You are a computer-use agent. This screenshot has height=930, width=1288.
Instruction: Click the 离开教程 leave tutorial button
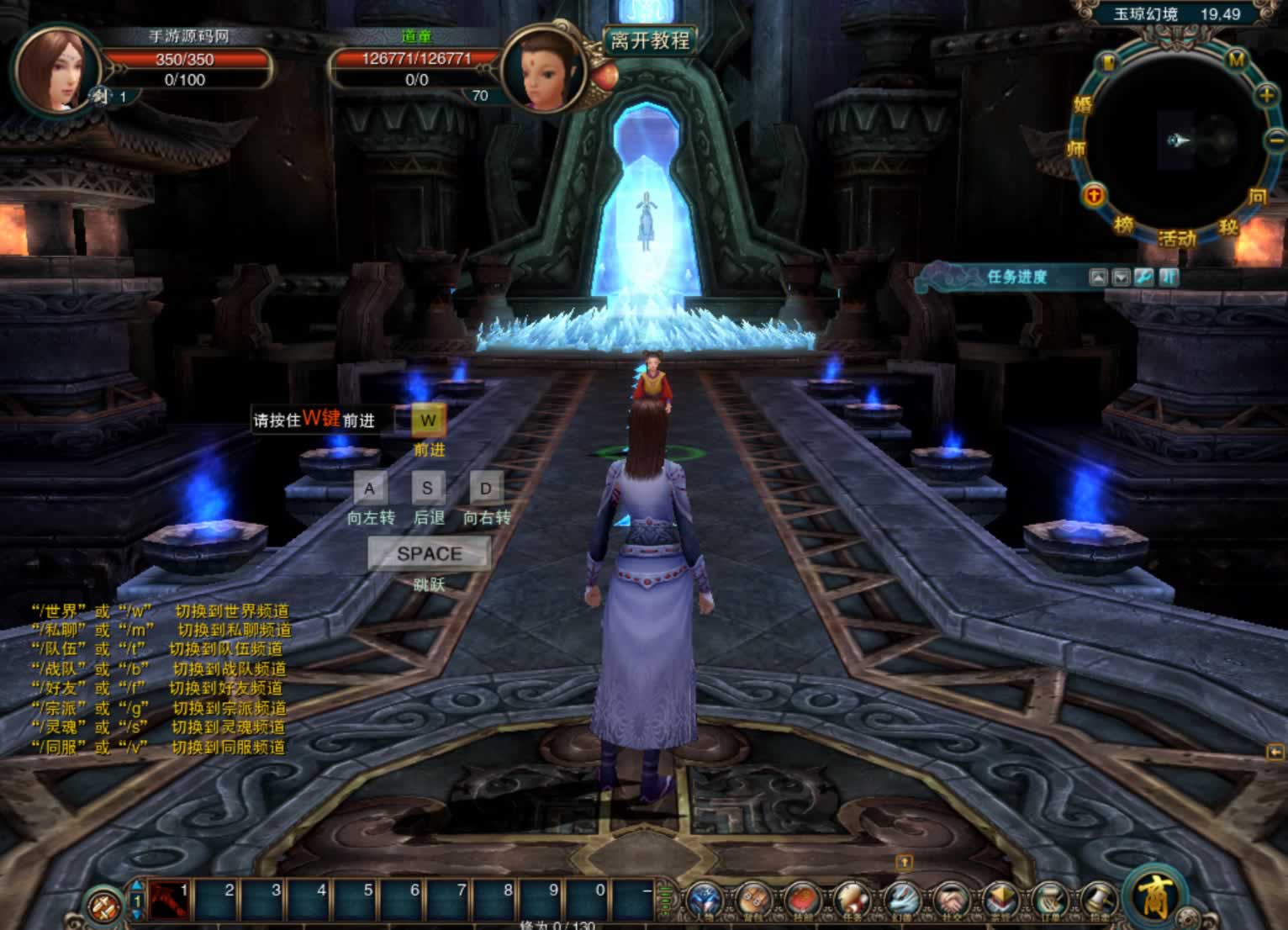pyautogui.click(x=650, y=40)
